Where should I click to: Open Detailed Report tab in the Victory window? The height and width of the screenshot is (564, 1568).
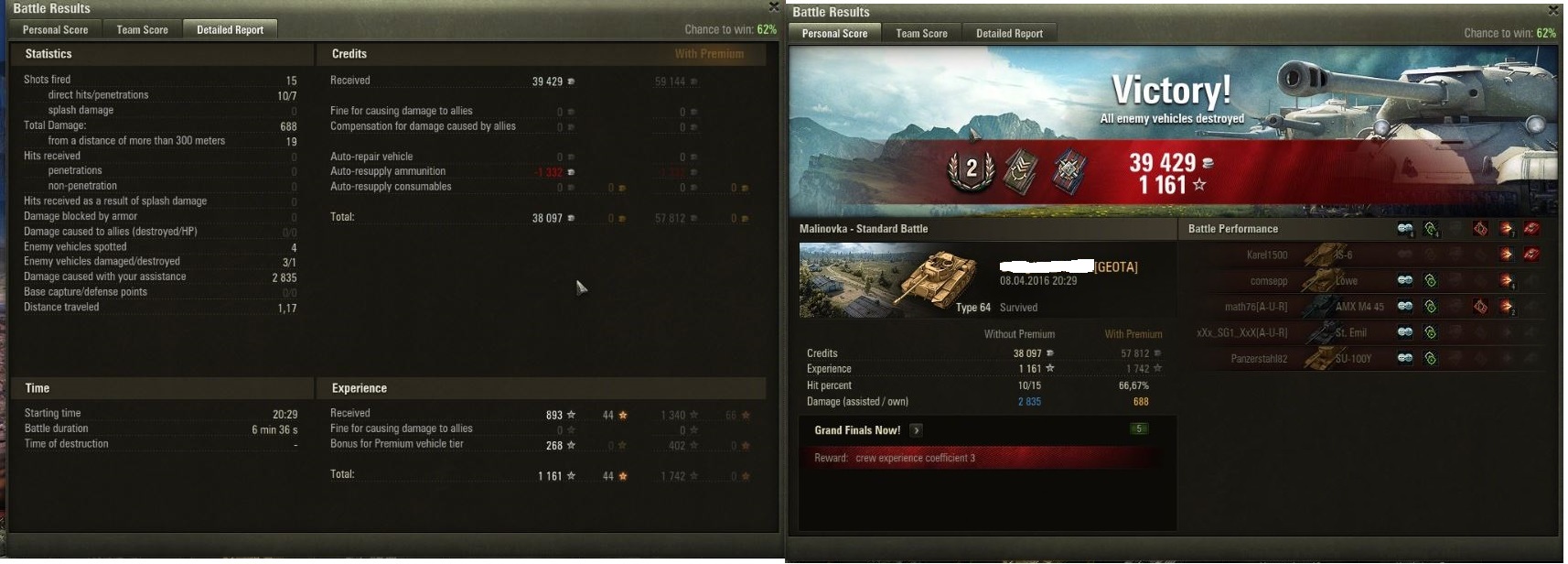[x=1009, y=34]
